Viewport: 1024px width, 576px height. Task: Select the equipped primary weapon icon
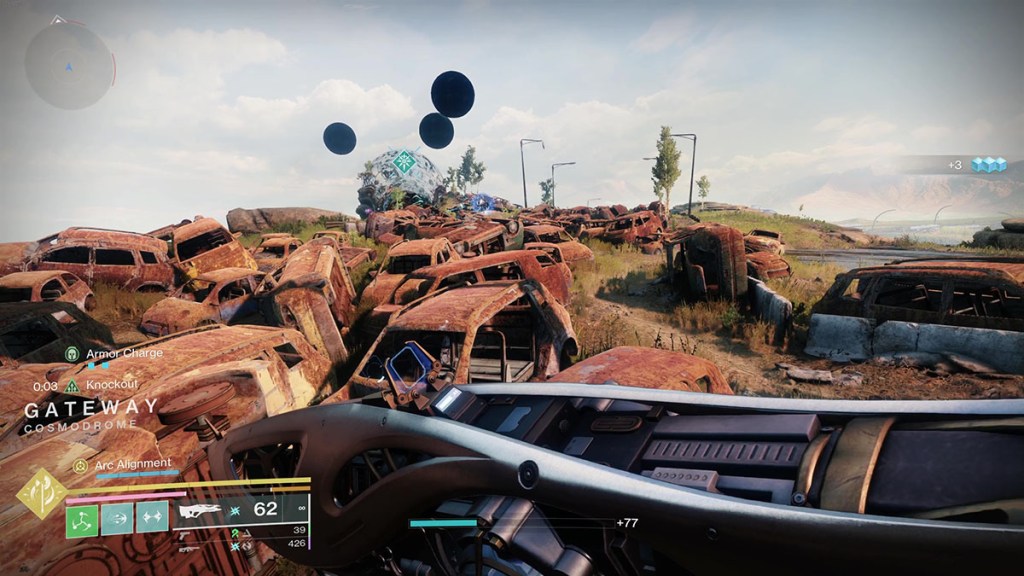pos(200,511)
